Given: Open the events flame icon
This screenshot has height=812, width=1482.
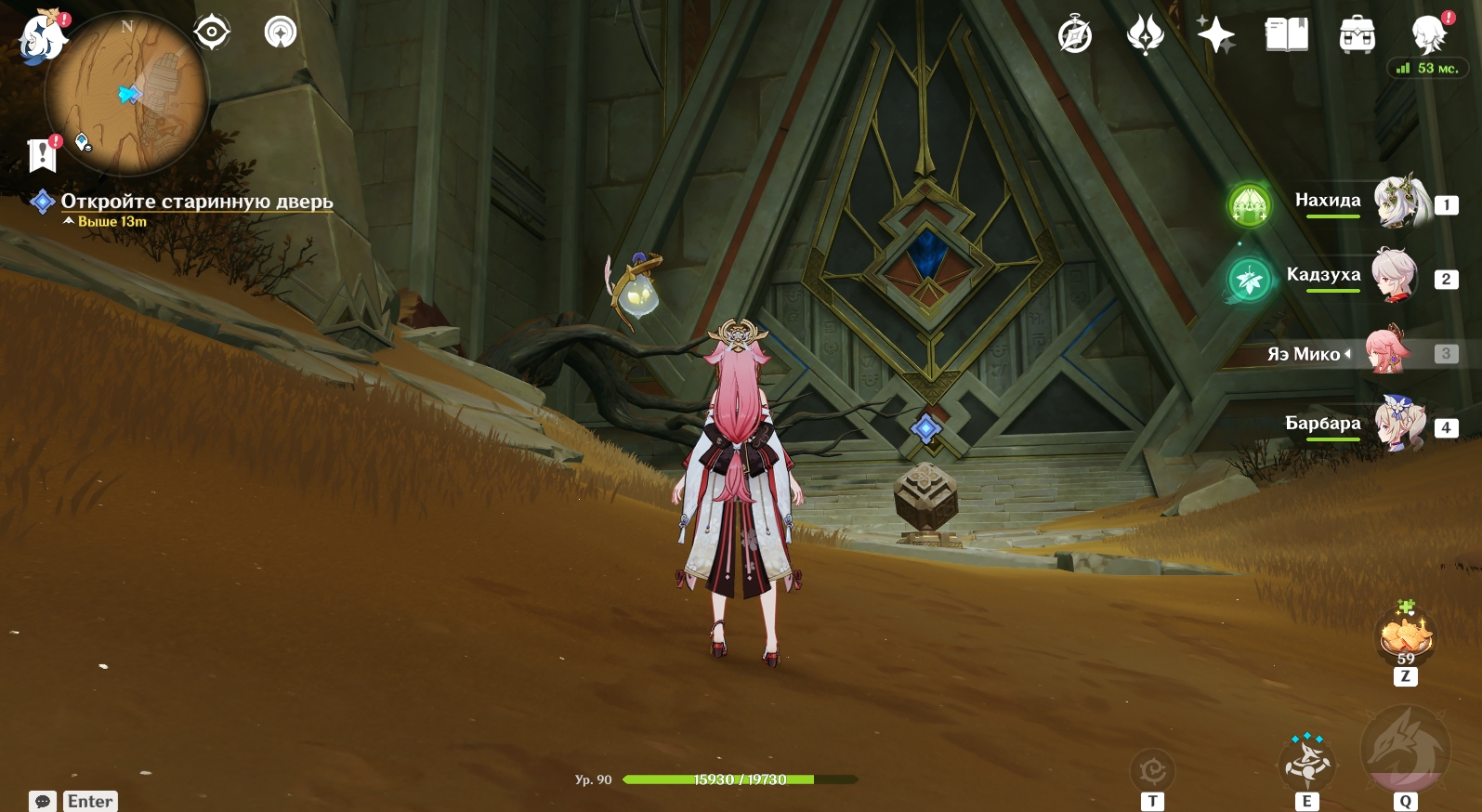Looking at the screenshot, I should tap(1145, 35).
